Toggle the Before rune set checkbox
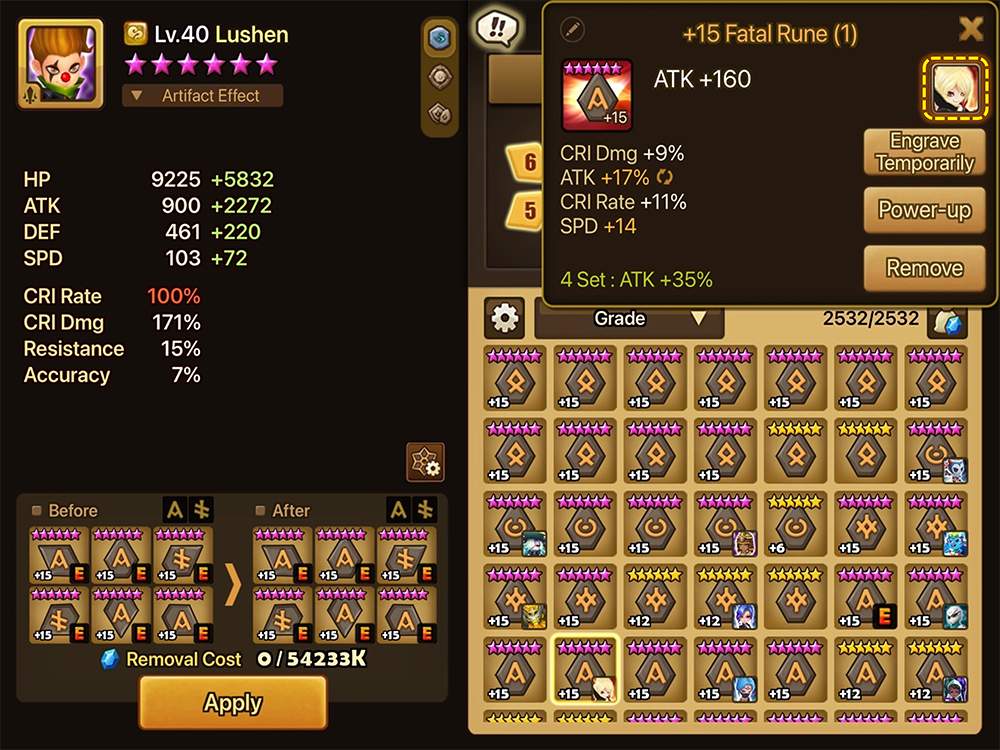This screenshot has height=750, width=1000. pyautogui.click(x=37, y=511)
